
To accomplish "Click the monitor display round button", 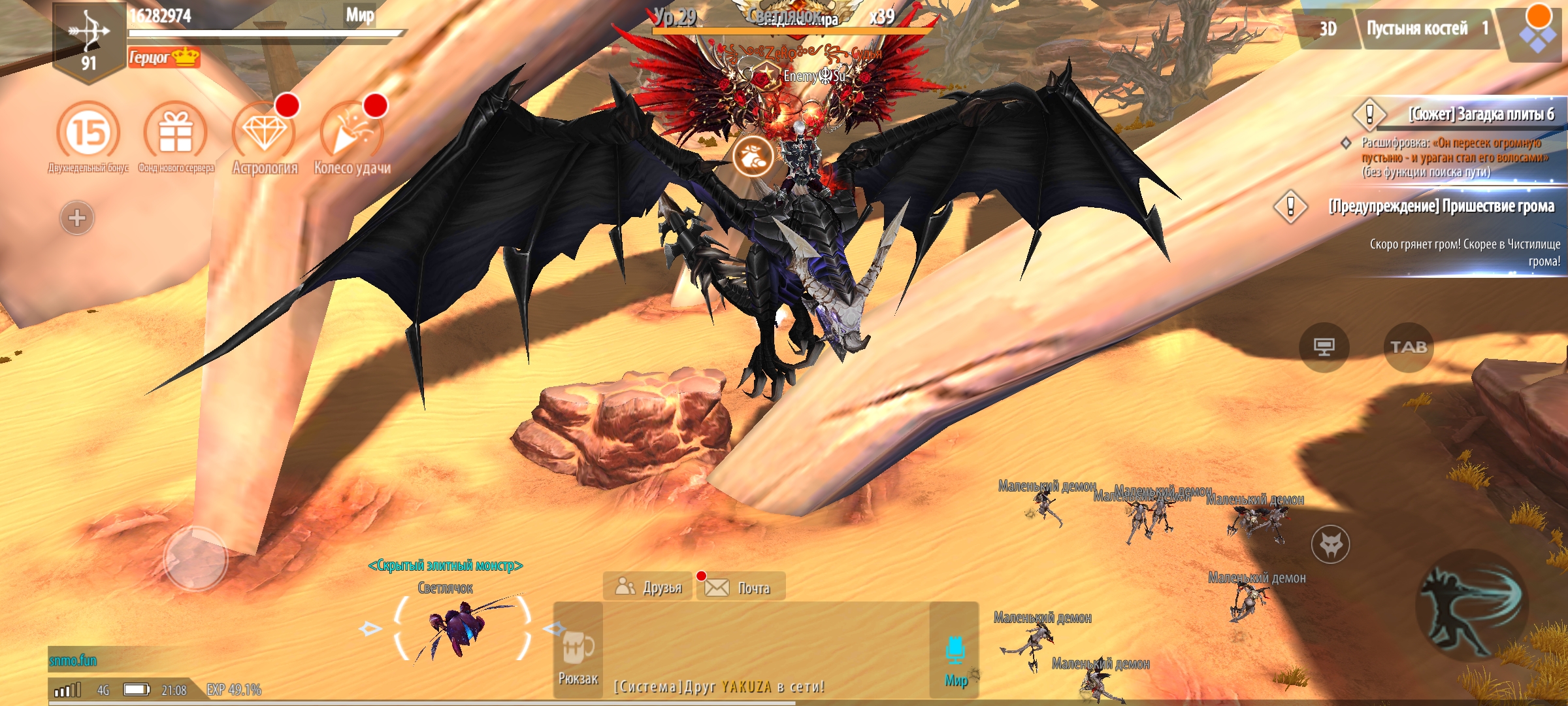I will click(1324, 347).
